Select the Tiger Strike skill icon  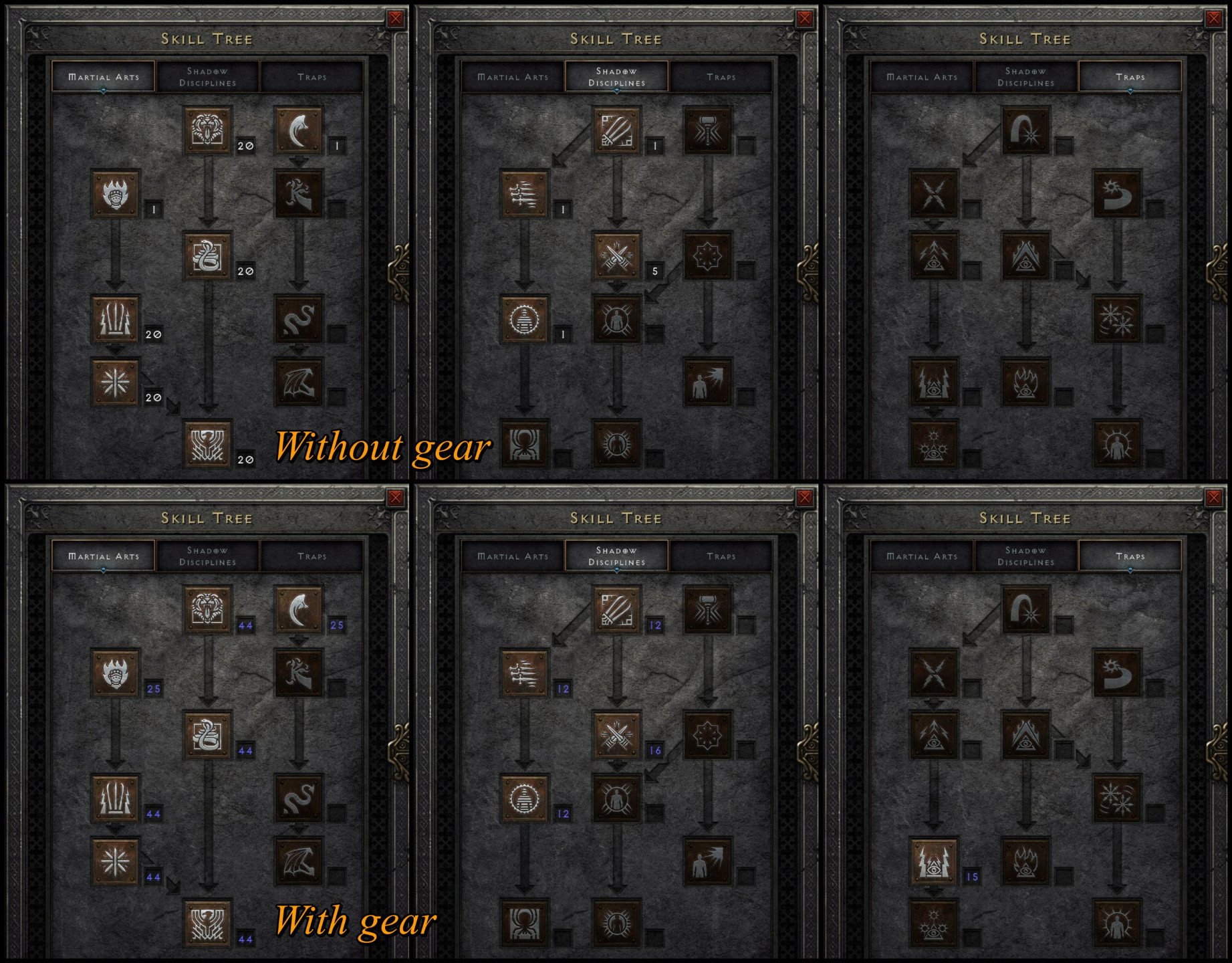(x=207, y=130)
